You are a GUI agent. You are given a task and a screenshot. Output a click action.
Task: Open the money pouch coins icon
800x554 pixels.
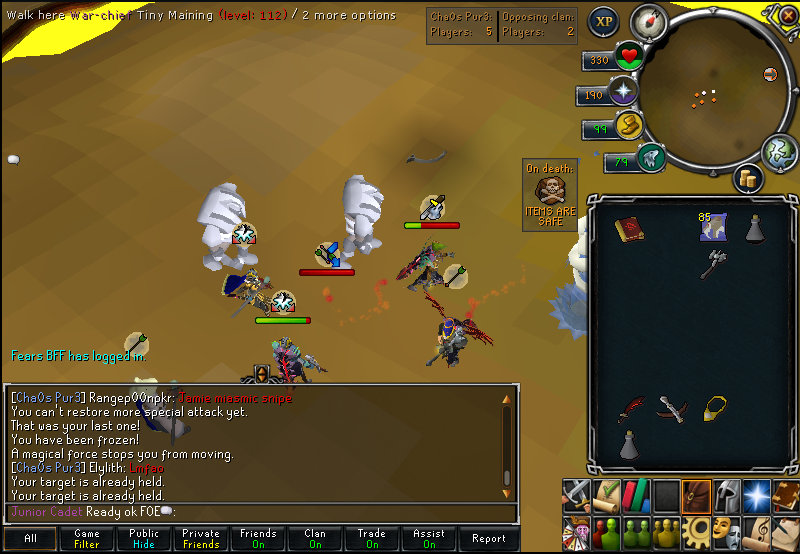(x=748, y=178)
